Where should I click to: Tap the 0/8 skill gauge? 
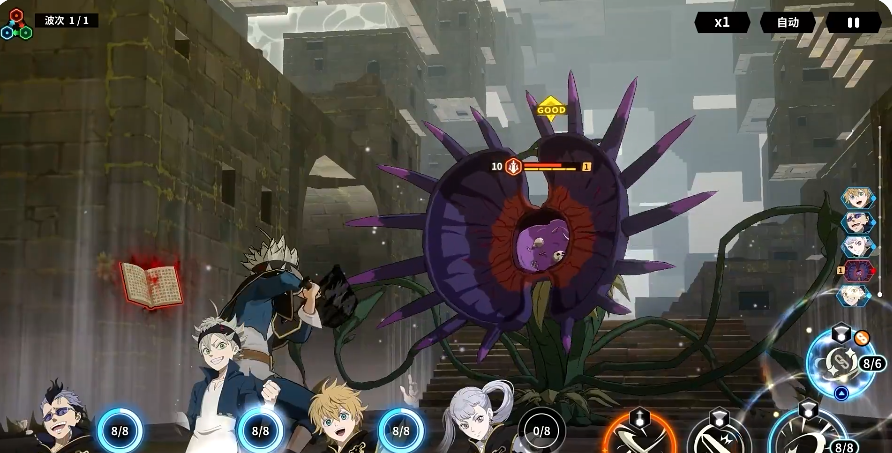pos(541,431)
